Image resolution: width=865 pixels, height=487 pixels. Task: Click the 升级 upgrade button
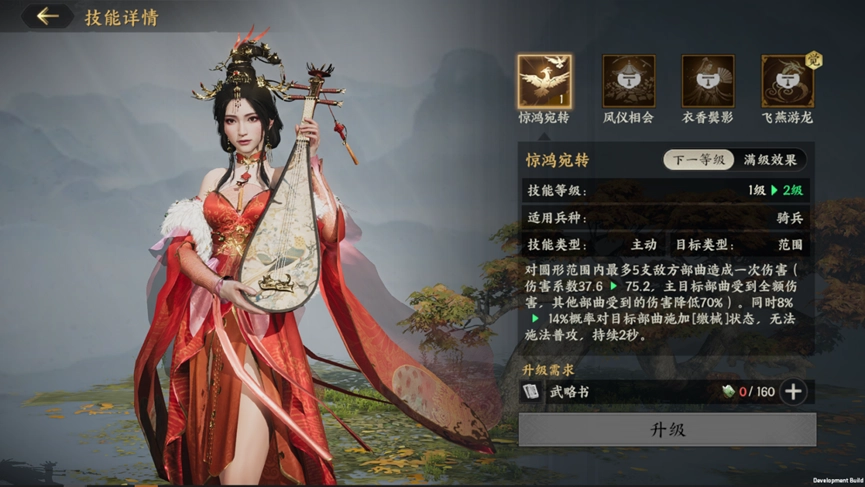(x=667, y=430)
